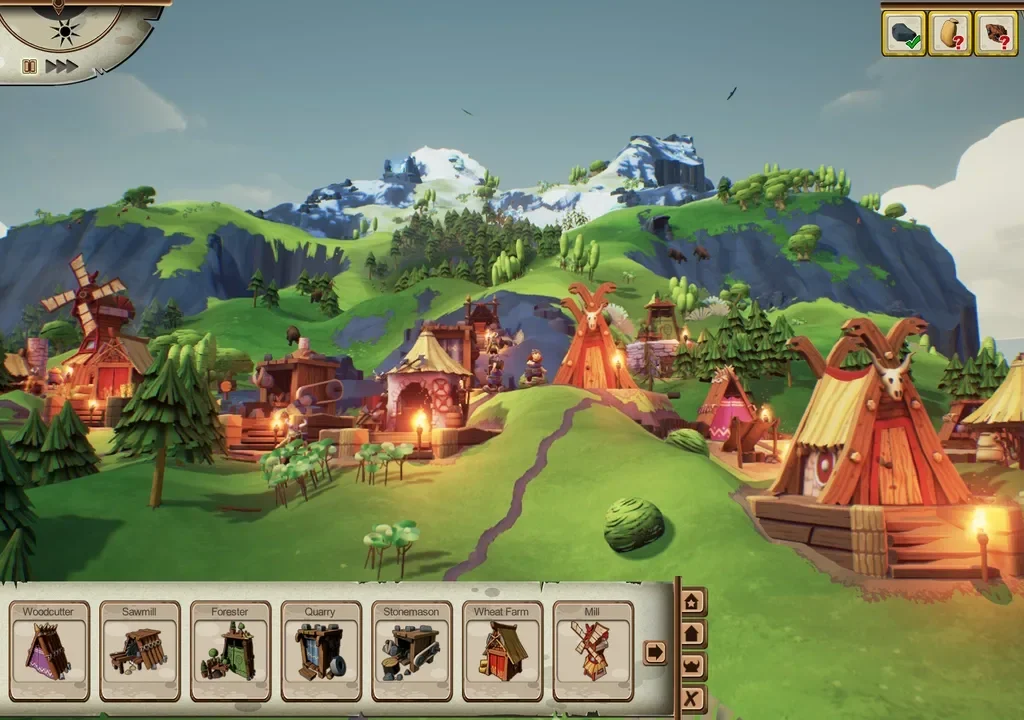Open the Viking helmet category
The height and width of the screenshot is (720, 1024).
[x=692, y=666]
